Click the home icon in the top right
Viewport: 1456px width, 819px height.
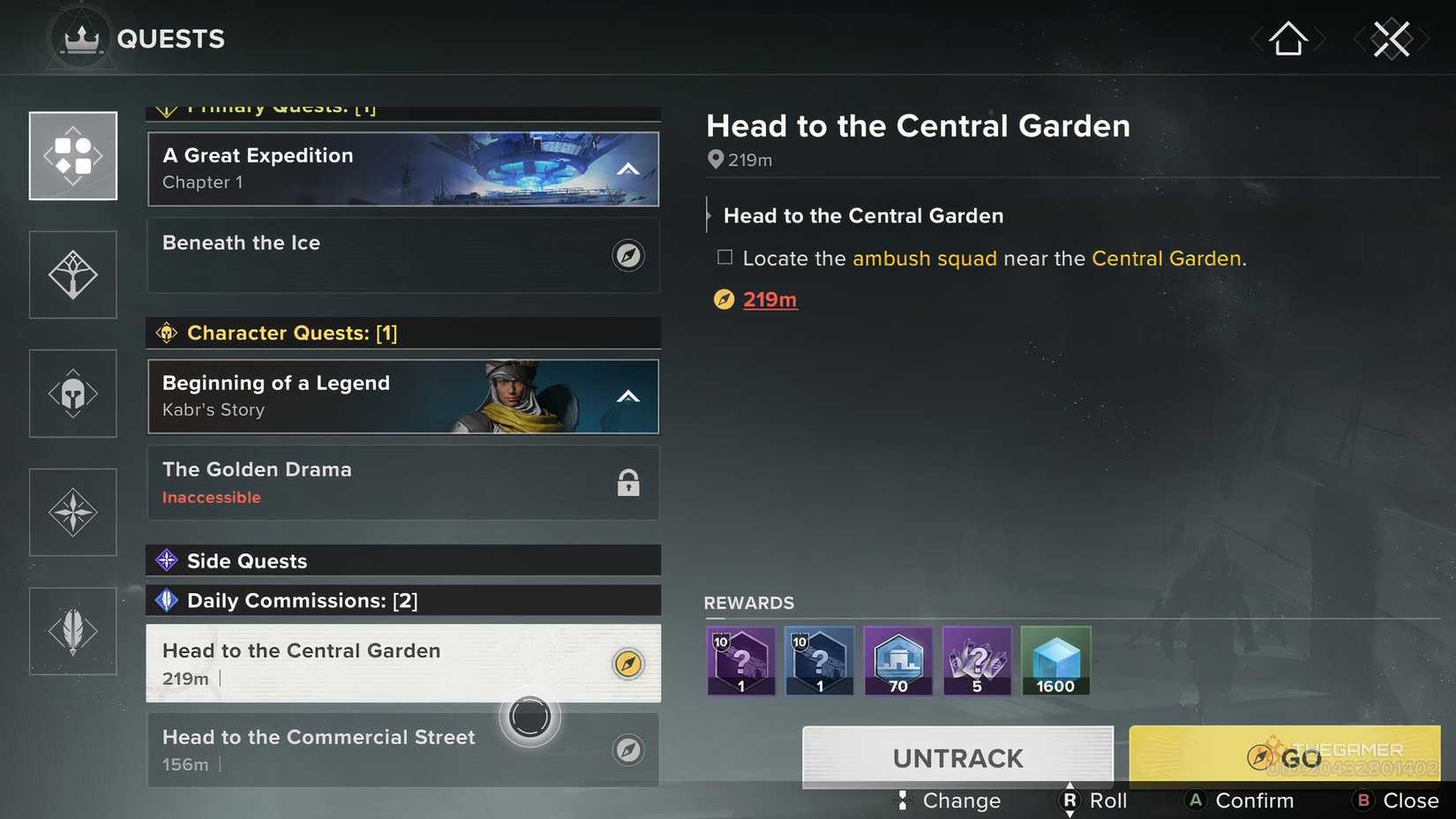(1287, 37)
